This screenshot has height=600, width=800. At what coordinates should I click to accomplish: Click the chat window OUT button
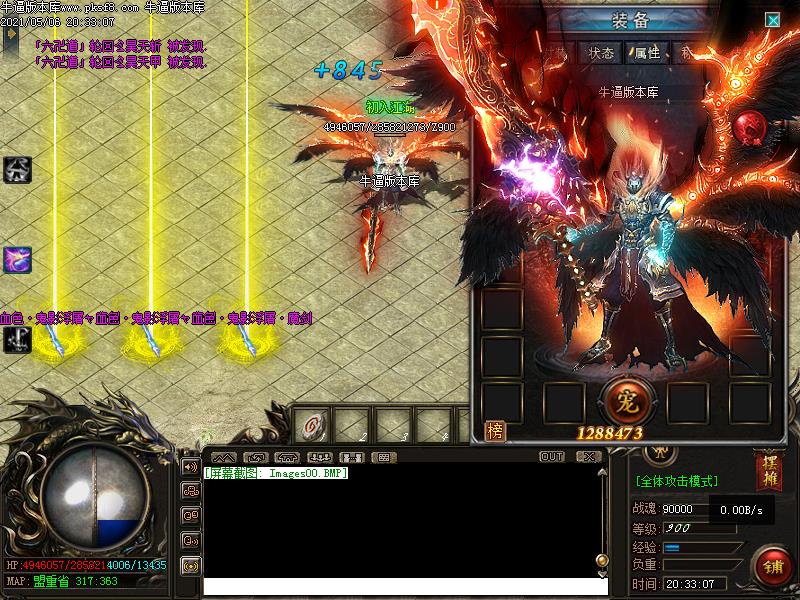[552, 457]
